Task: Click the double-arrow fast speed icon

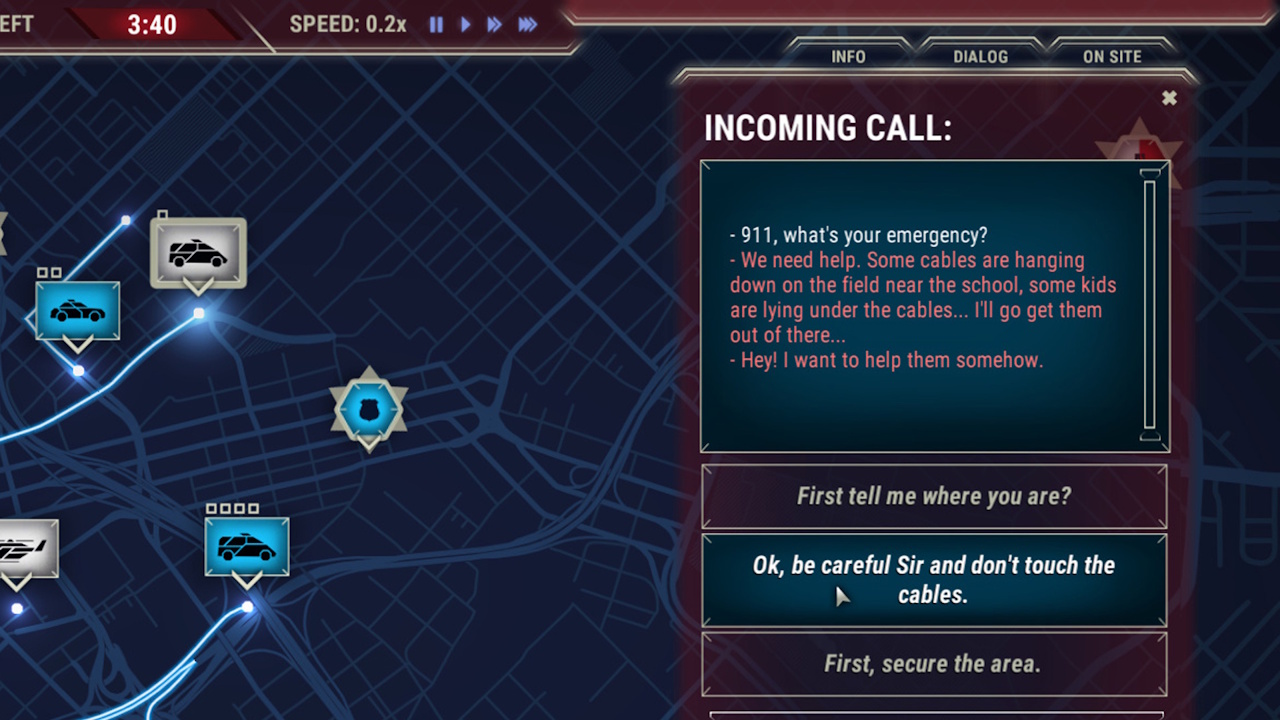Action: (x=494, y=25)
